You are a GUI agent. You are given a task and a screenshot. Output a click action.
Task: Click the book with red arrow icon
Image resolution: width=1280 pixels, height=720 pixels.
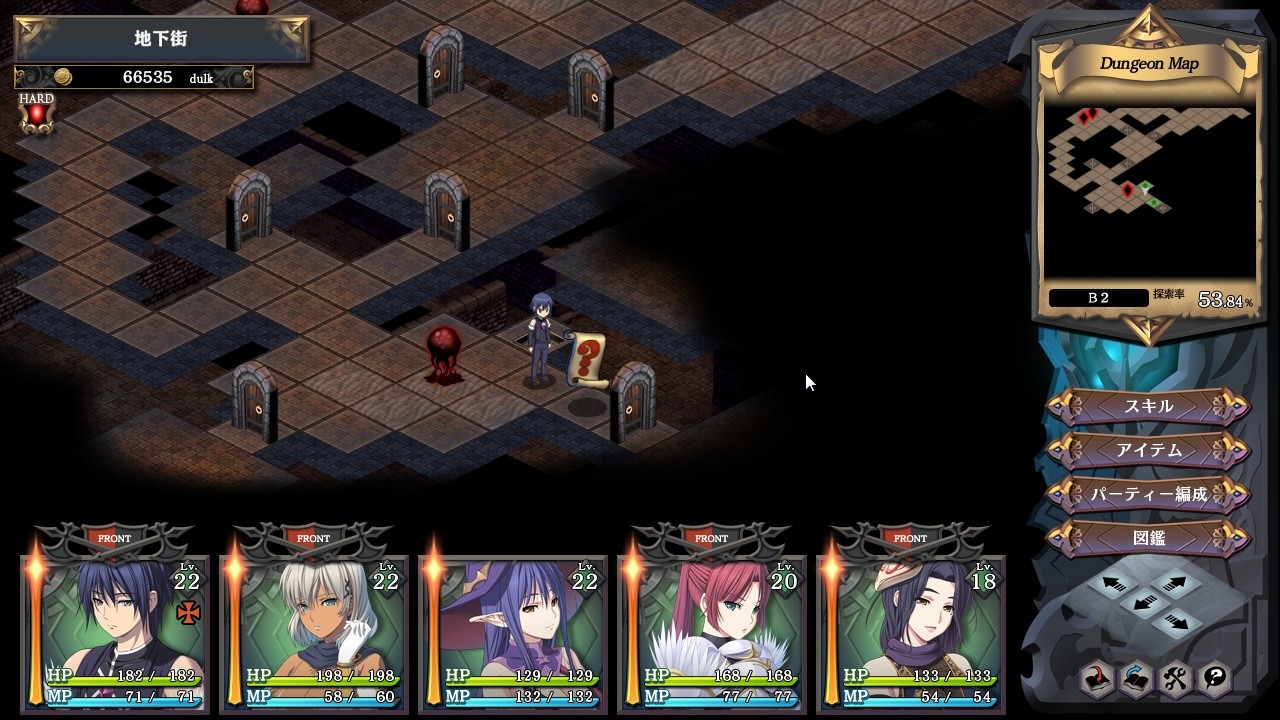1097,679
